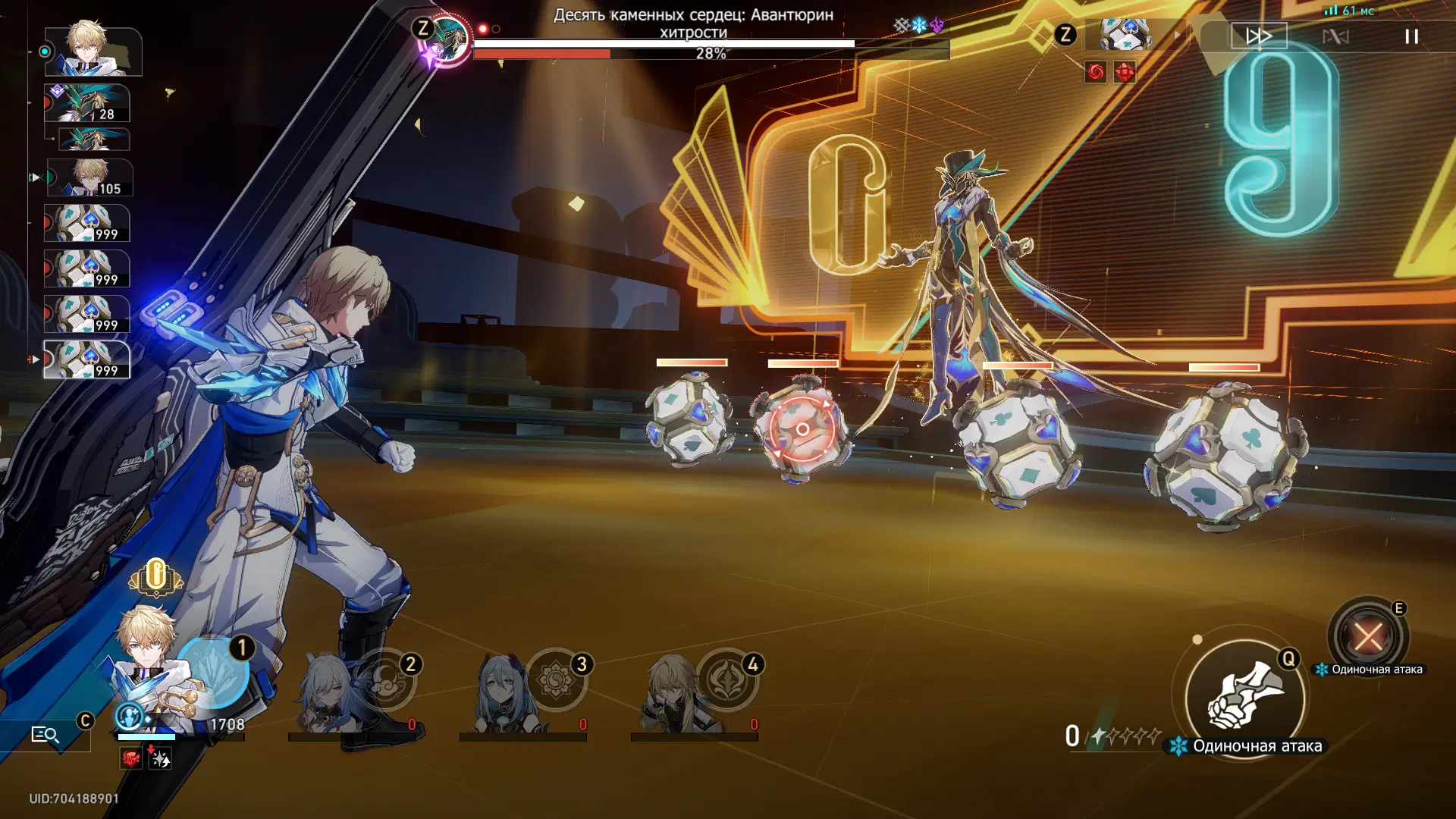Pause the battle

coord(1411,36)
